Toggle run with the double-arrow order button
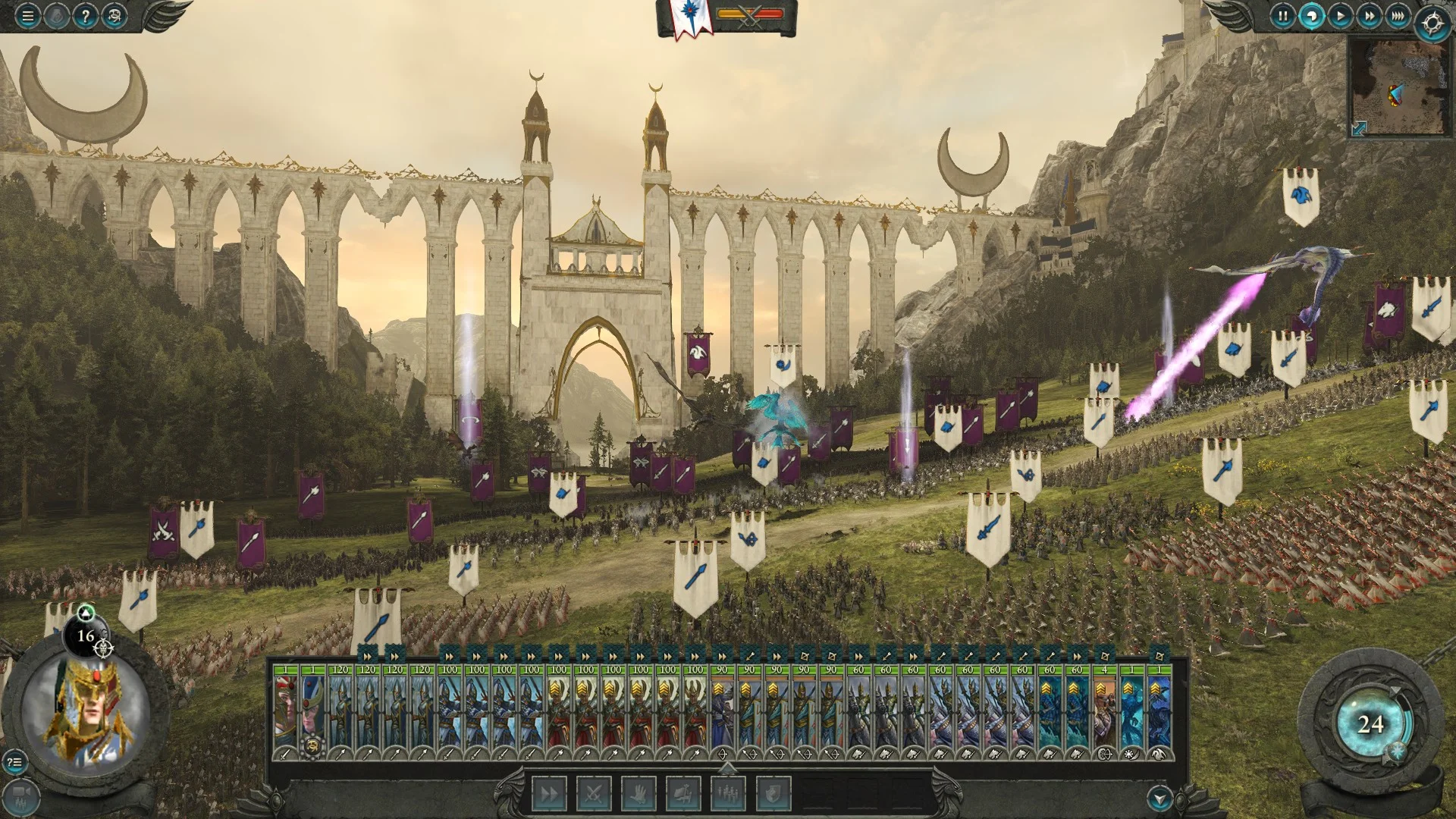This screenshot has height=819, width=1456. [x=549, y=794]
